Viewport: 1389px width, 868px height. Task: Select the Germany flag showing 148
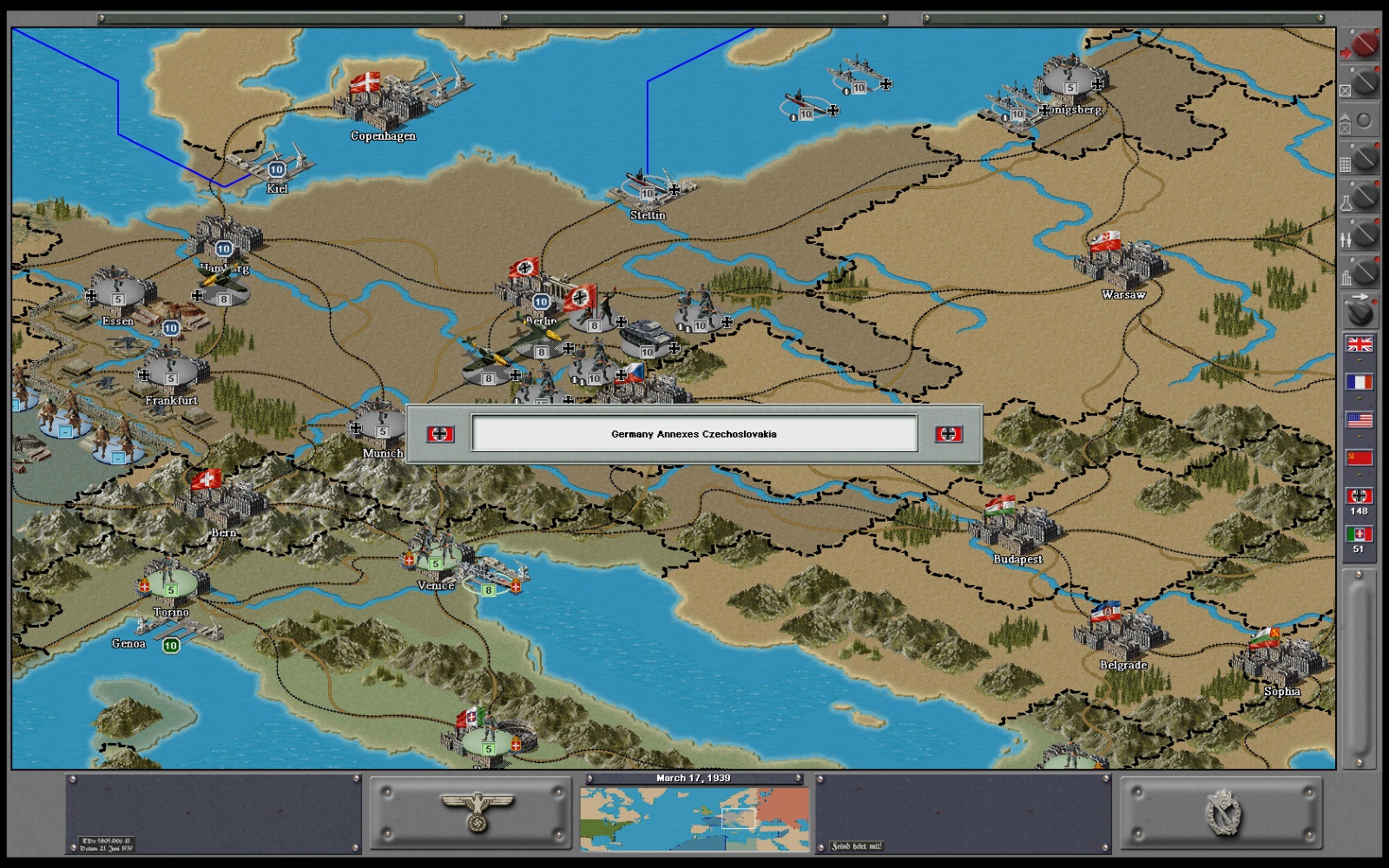[x=1359, y=496]
